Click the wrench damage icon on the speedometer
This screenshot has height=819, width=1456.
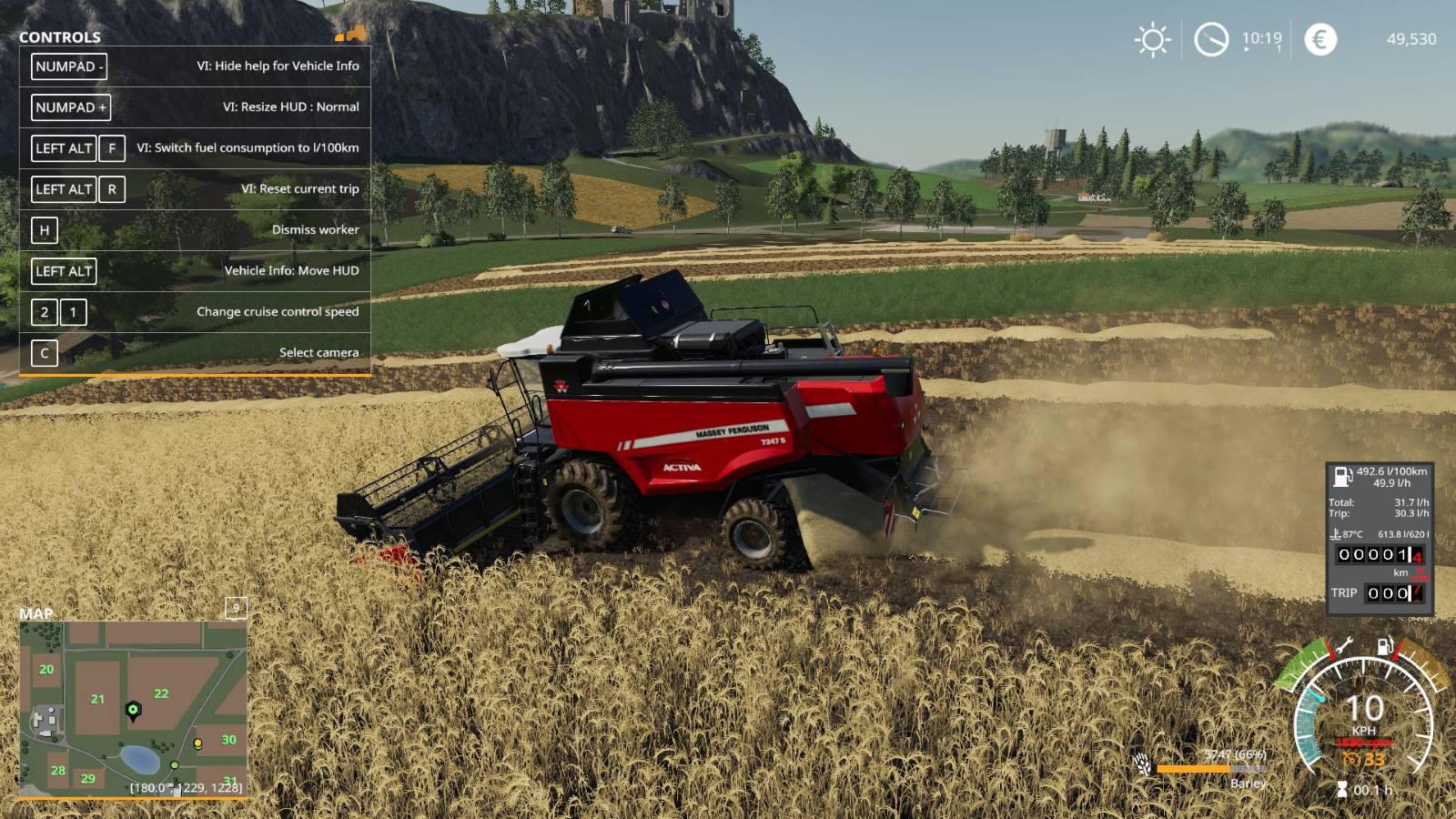[x=1342, y=648]
